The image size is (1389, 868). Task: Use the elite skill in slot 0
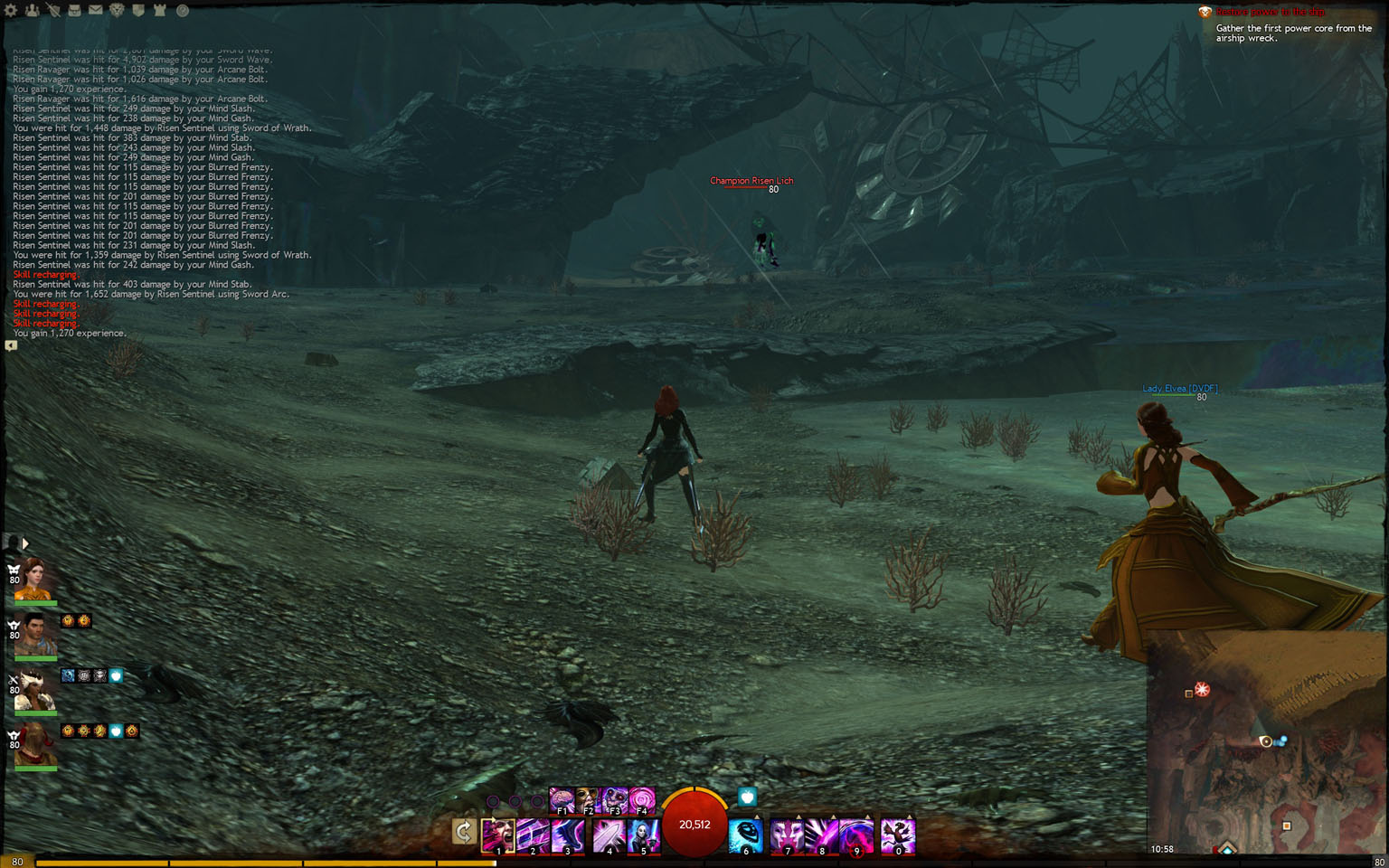(898, 836)
